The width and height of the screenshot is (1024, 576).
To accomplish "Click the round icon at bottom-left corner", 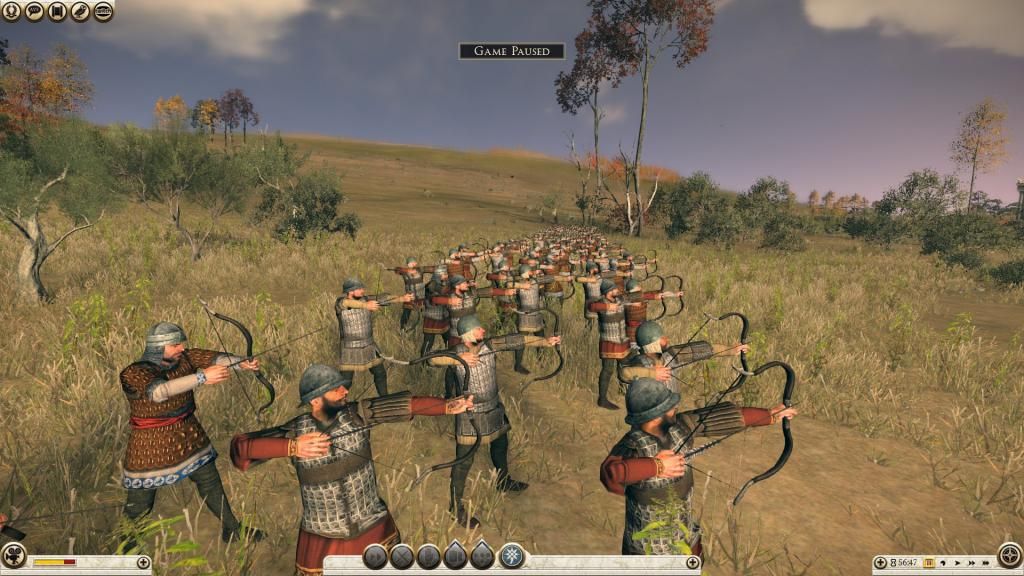I will point(13,555).
